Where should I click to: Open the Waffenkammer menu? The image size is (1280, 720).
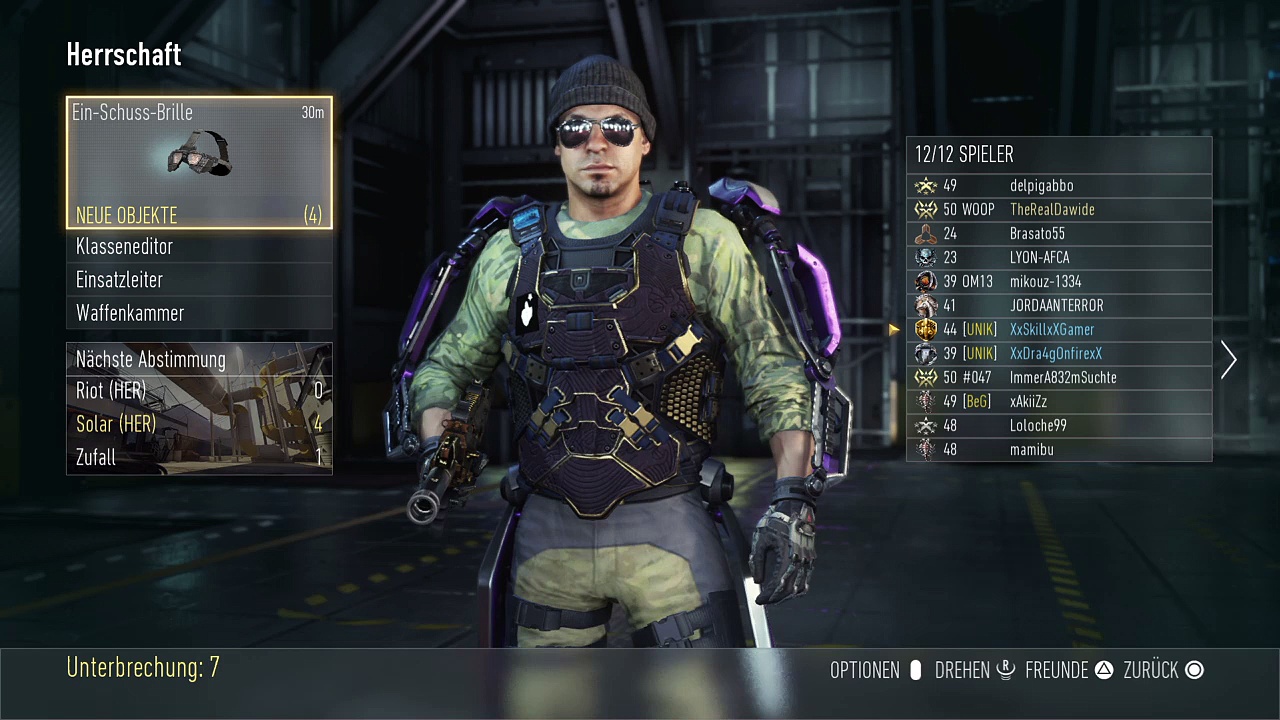[x=199, y=313]
